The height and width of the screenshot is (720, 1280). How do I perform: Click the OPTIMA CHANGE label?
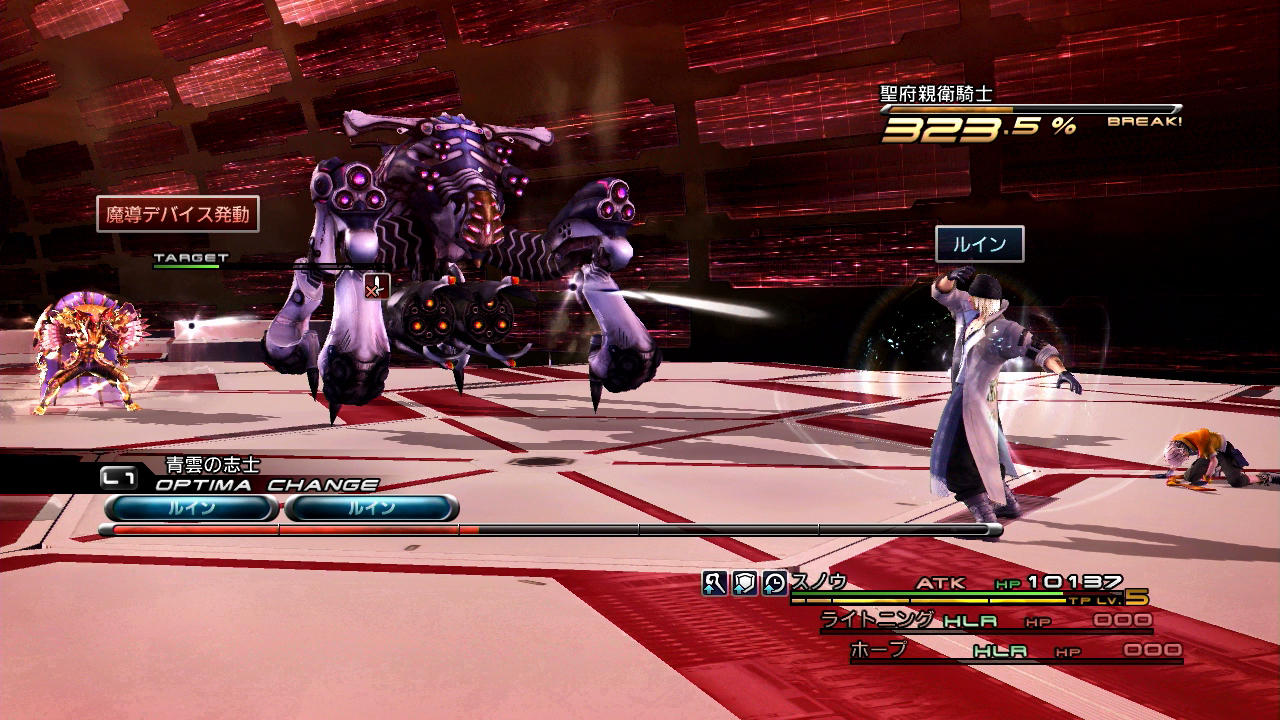(x=266, y=485)
